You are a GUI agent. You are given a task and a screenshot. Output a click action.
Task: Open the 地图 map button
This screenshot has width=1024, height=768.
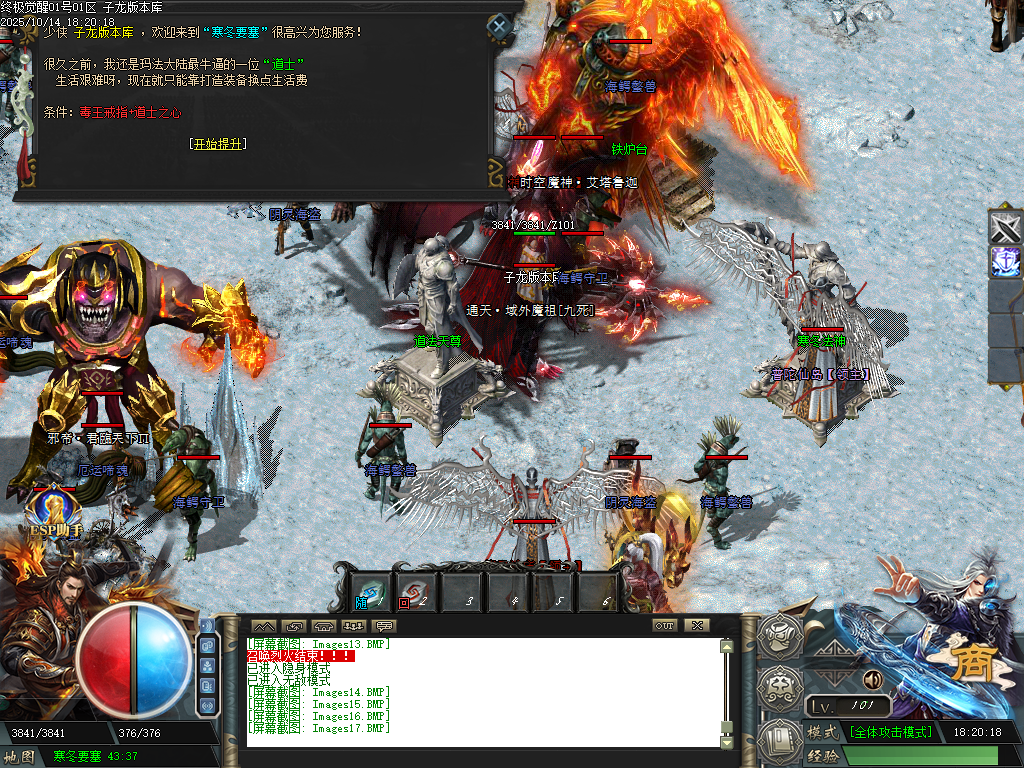pyautogui.click(x=20, y=756)
